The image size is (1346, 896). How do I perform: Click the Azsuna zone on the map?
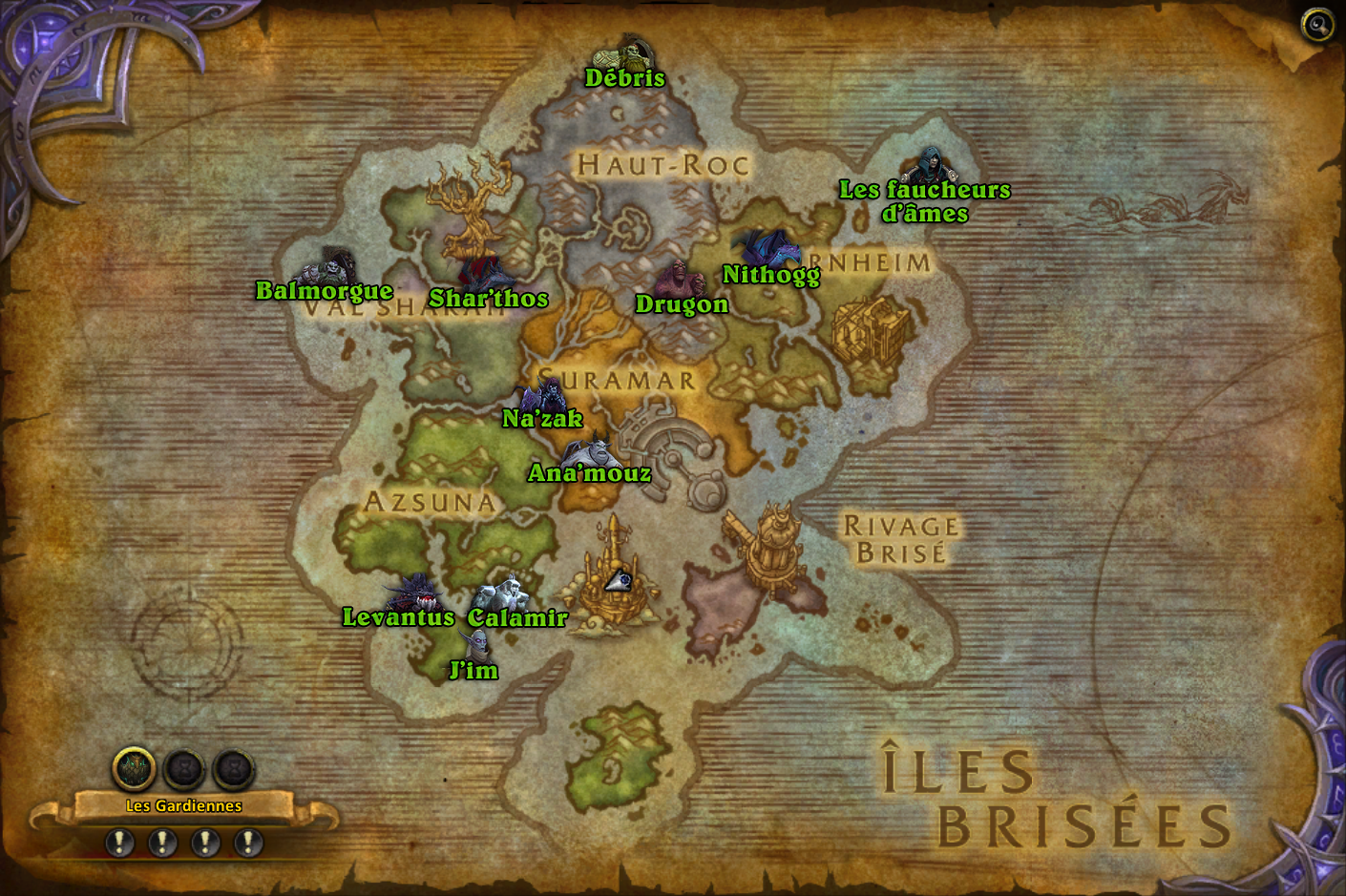[430, 501]
